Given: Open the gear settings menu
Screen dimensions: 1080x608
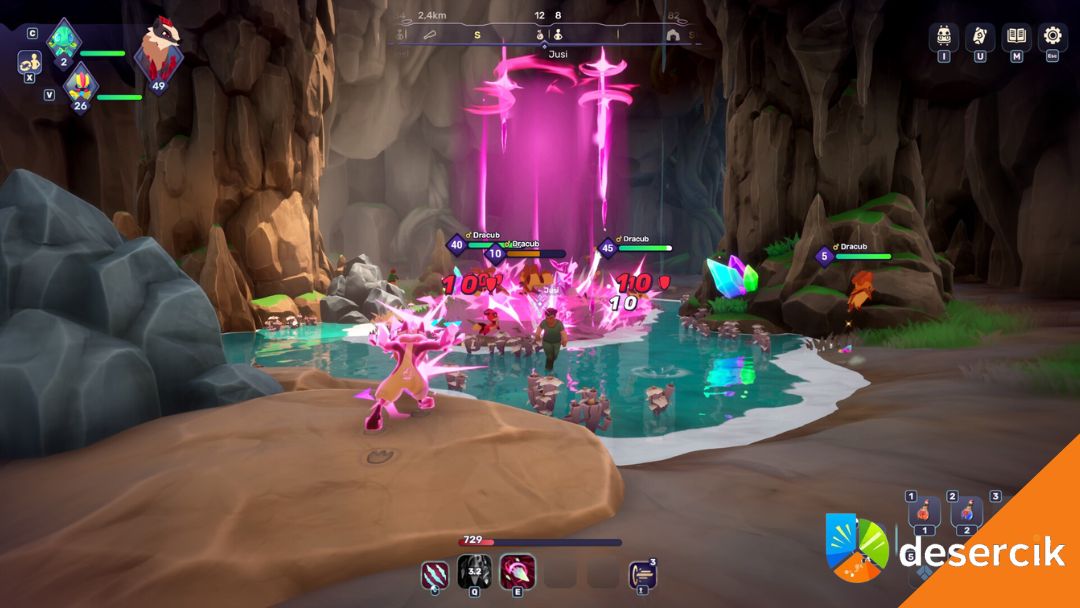Looking at the screenshot, I should (x=1052, y=37).
